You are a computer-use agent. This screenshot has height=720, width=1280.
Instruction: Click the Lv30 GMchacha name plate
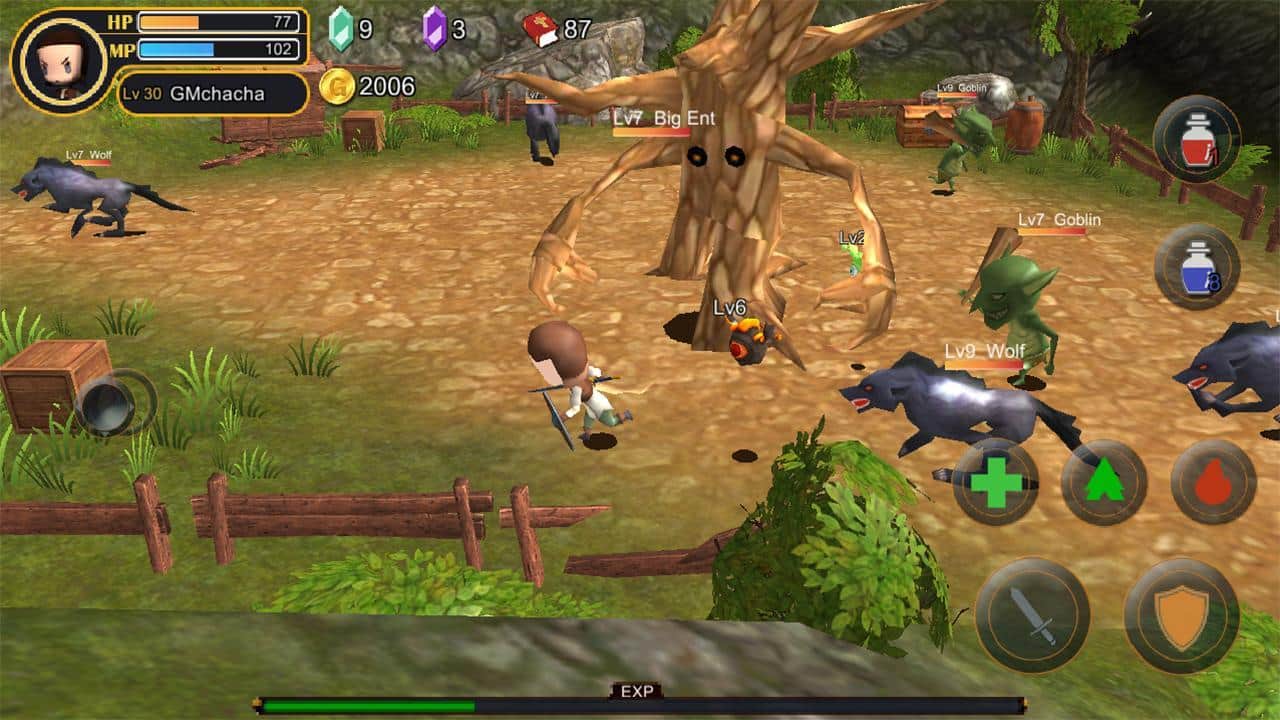(x=210, y=92)
